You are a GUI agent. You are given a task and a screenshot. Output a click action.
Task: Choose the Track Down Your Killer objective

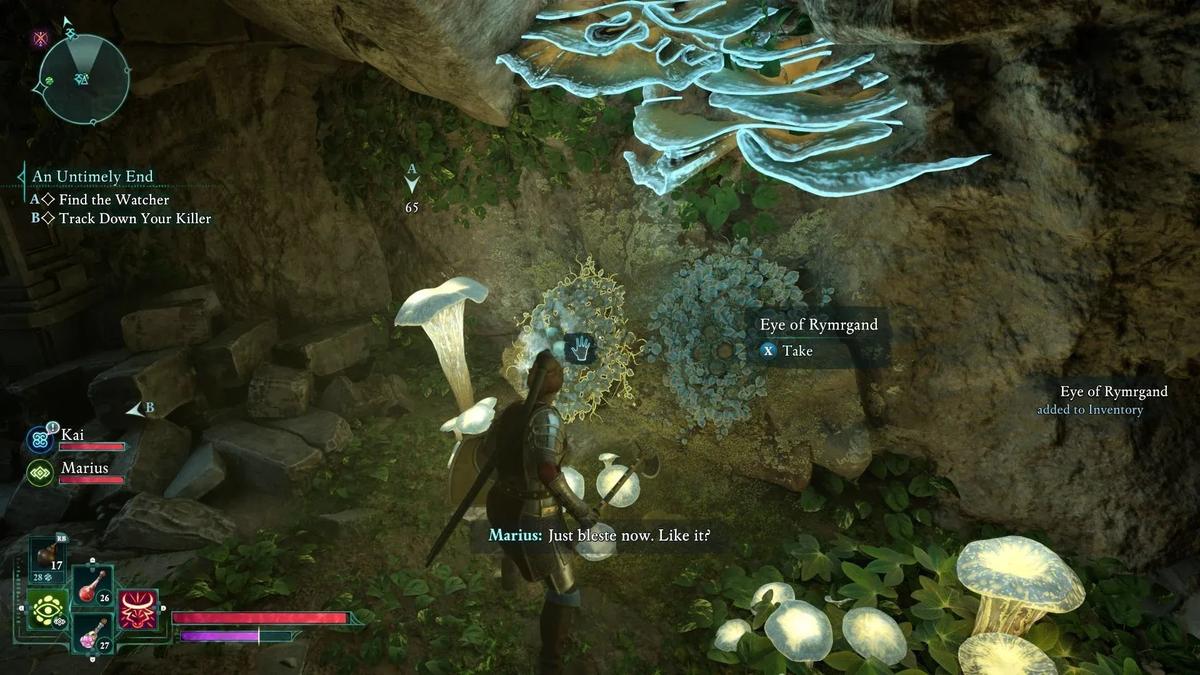pyautogui.click(x=134, y=218)
